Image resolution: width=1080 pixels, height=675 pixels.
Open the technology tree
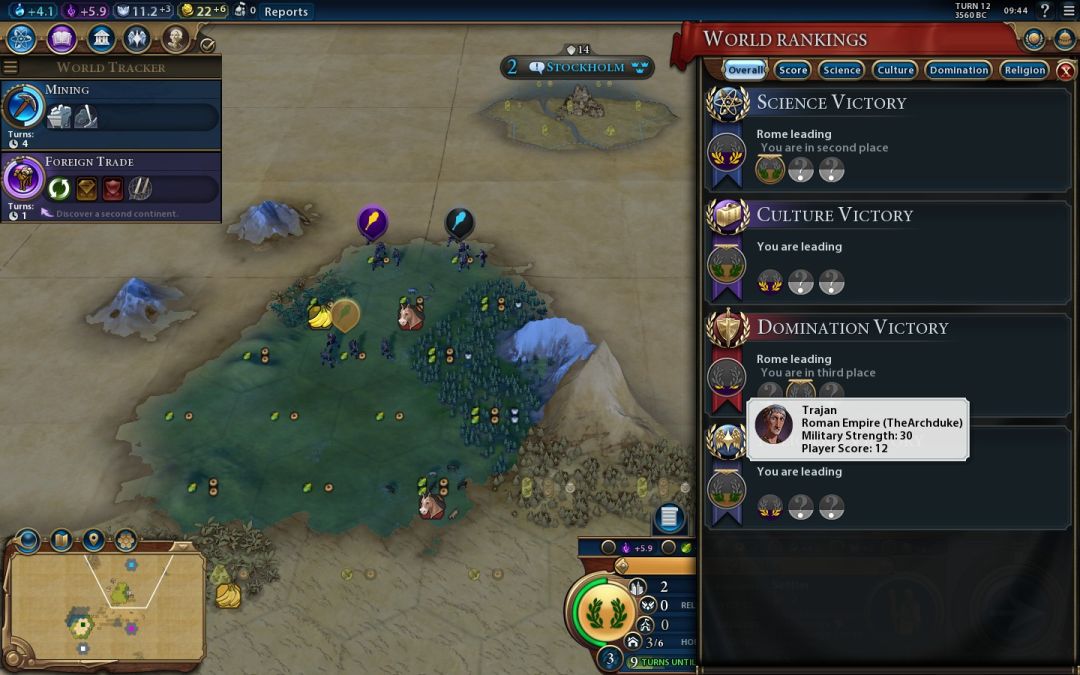(x=23, y=39)
